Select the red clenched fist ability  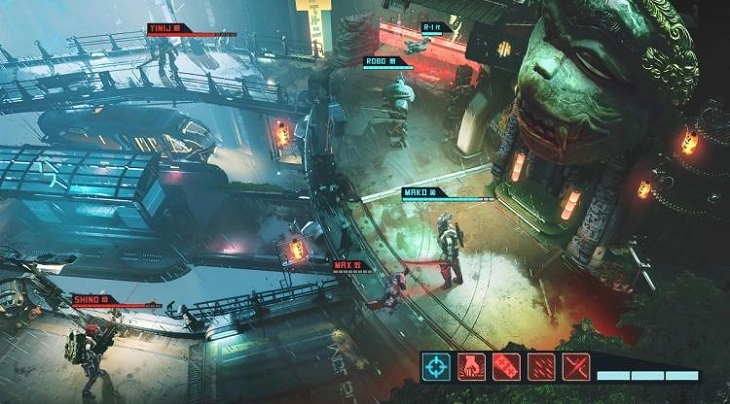pos(471,367)
